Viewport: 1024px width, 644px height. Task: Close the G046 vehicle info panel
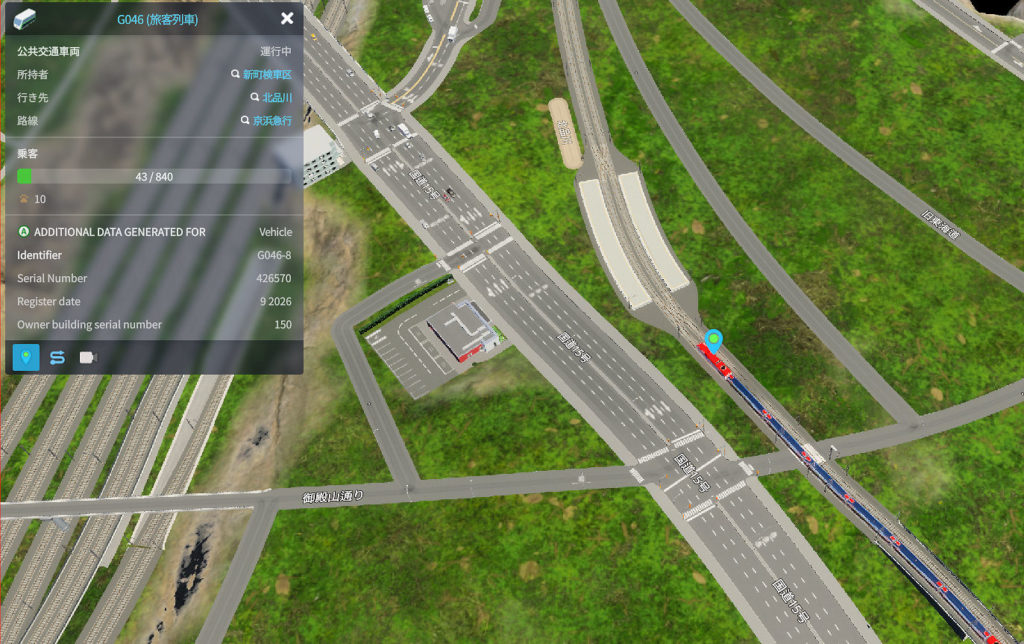point(287,18)
